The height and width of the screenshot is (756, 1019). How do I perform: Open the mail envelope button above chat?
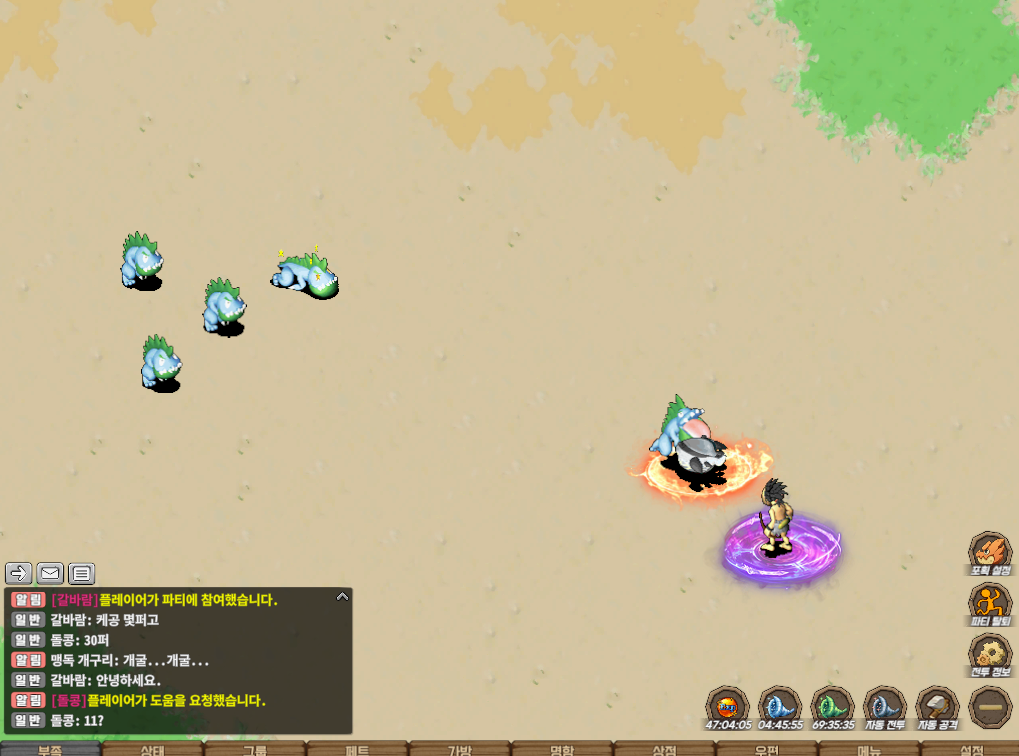(50, 573)
